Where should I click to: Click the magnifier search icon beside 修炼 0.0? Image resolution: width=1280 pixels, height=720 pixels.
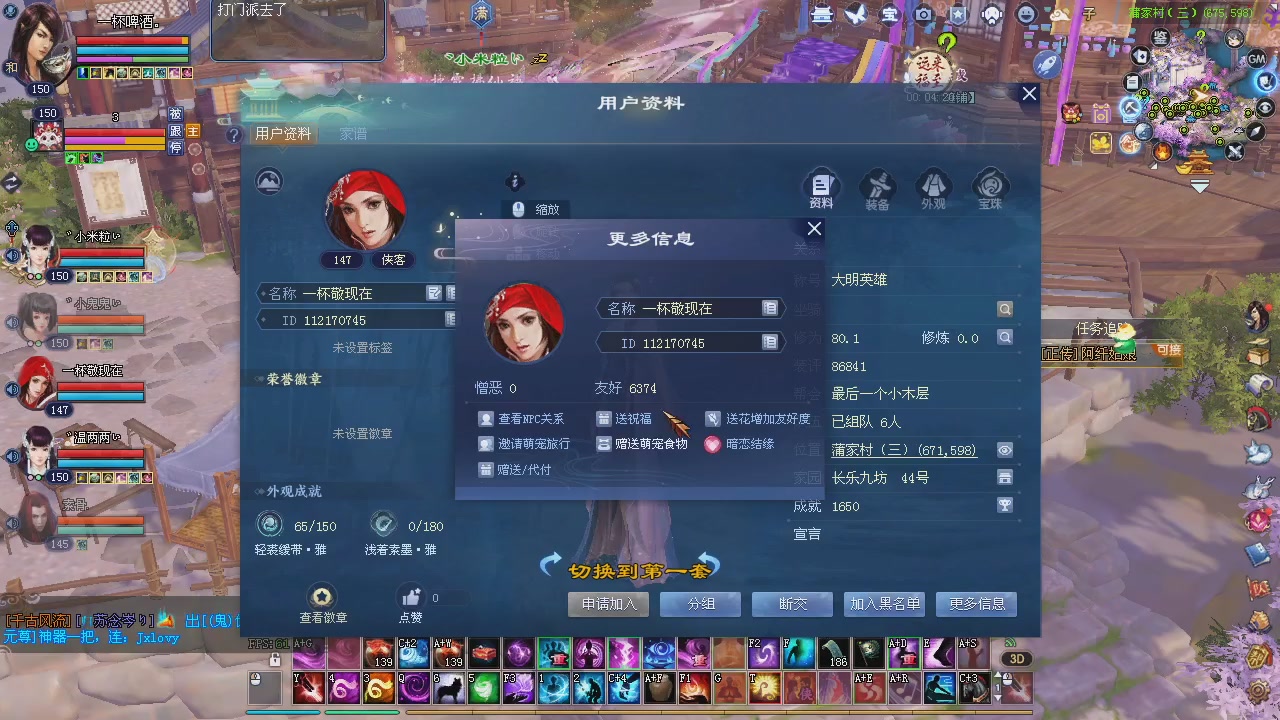coord(1004,338)
